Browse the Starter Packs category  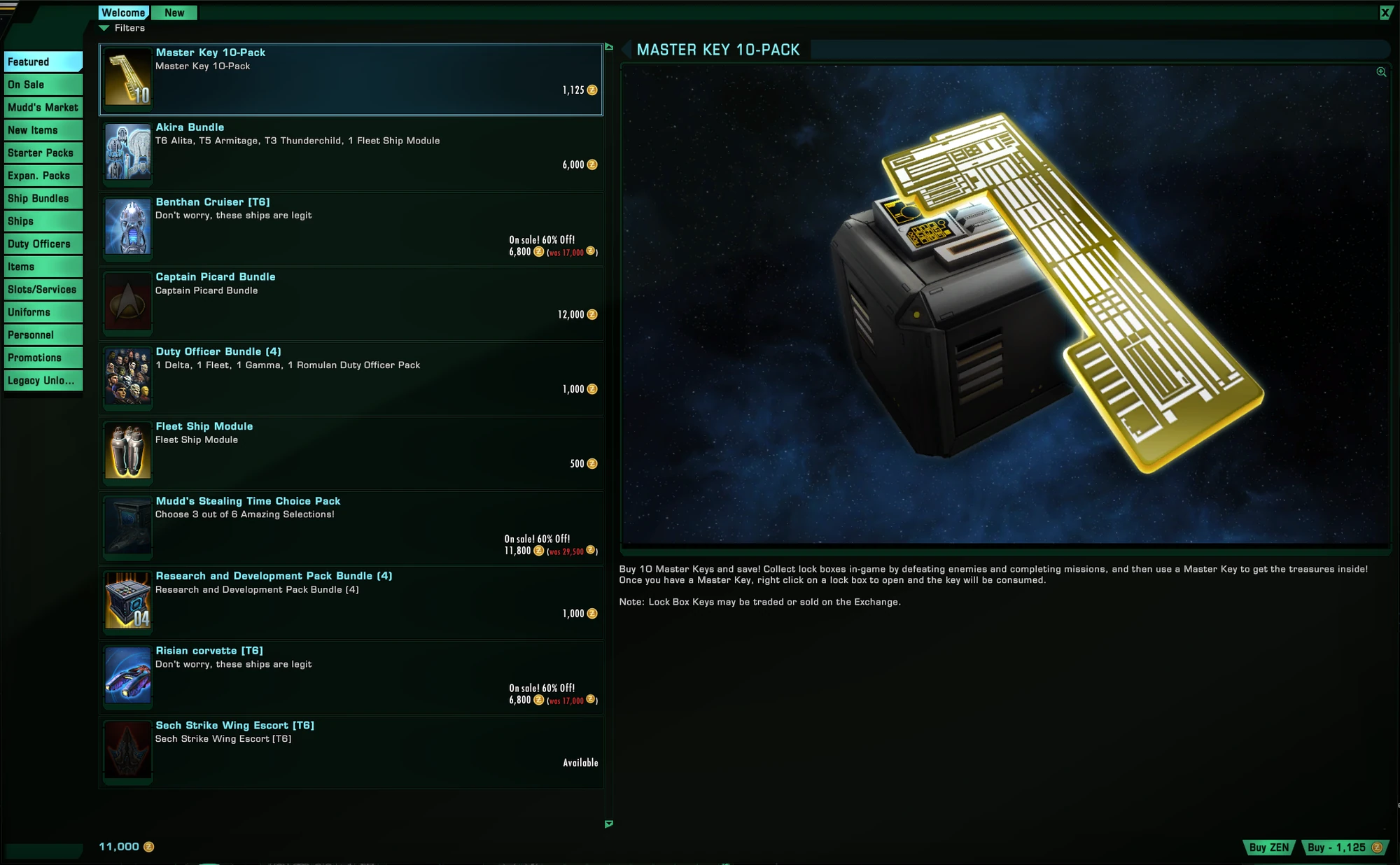click(43, 153)
